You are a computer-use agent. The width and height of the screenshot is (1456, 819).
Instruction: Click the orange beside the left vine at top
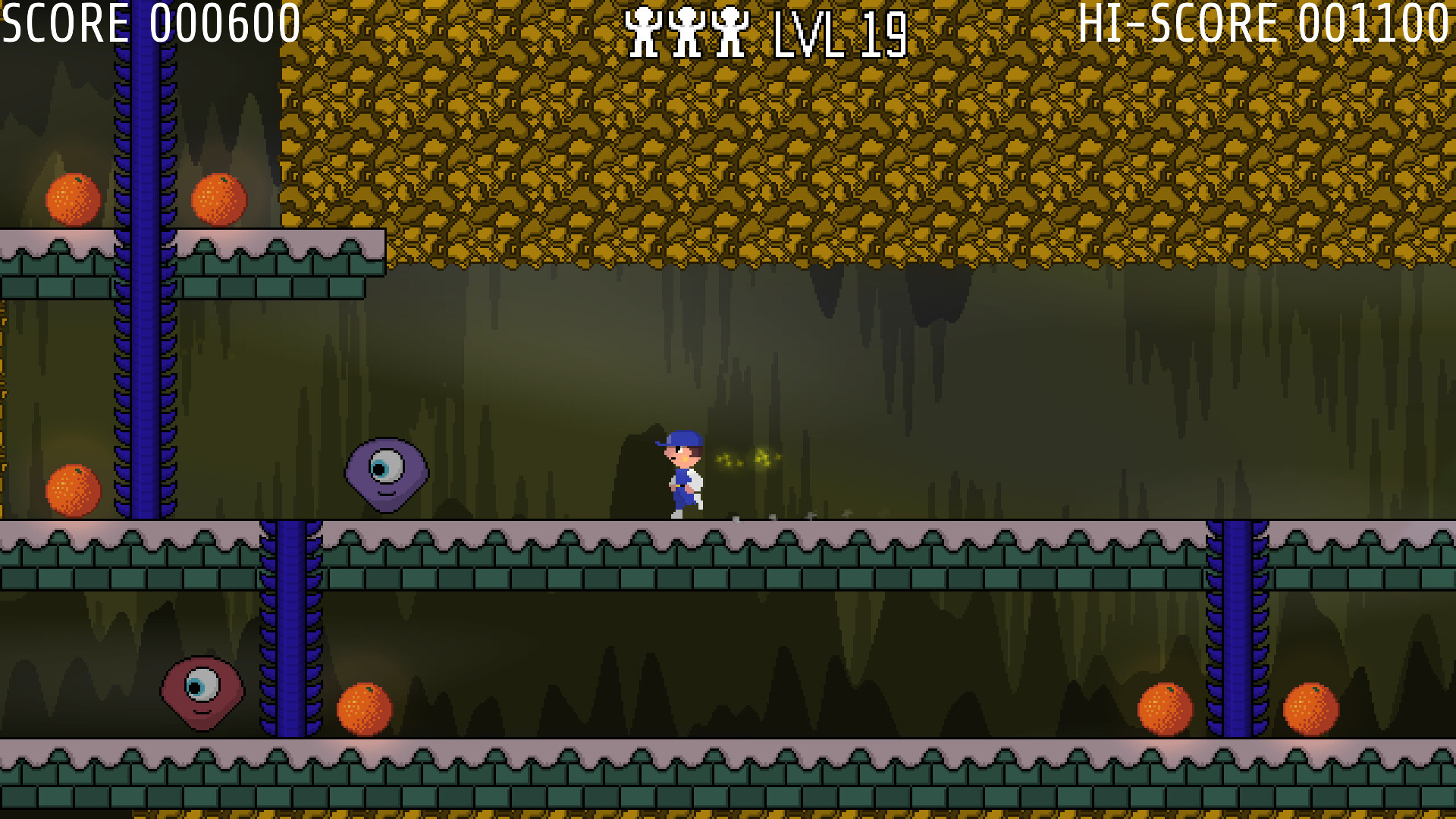218,199
